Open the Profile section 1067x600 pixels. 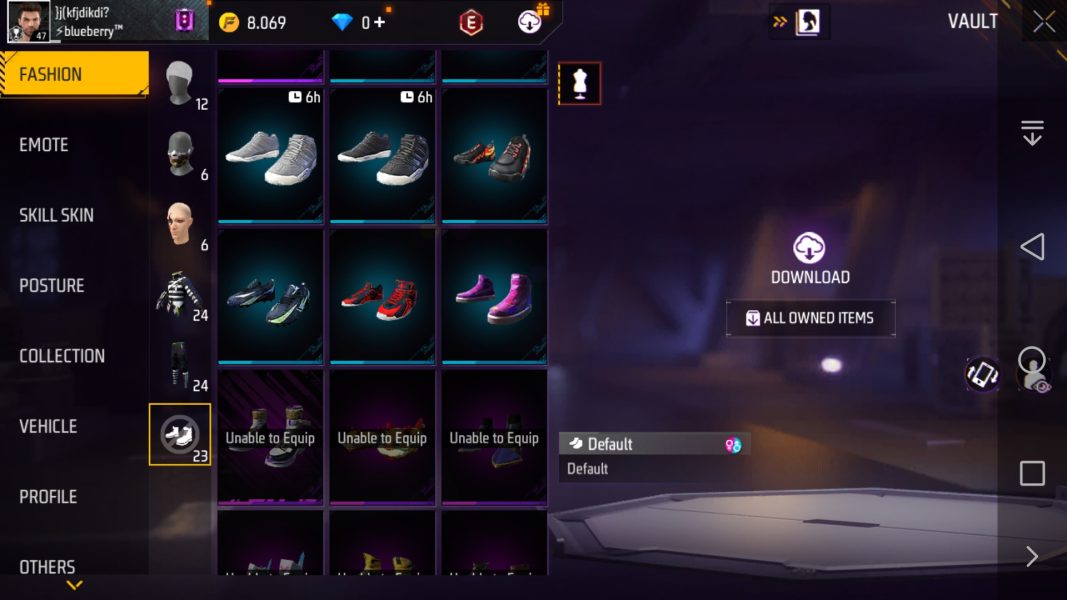tap(48, 496)
